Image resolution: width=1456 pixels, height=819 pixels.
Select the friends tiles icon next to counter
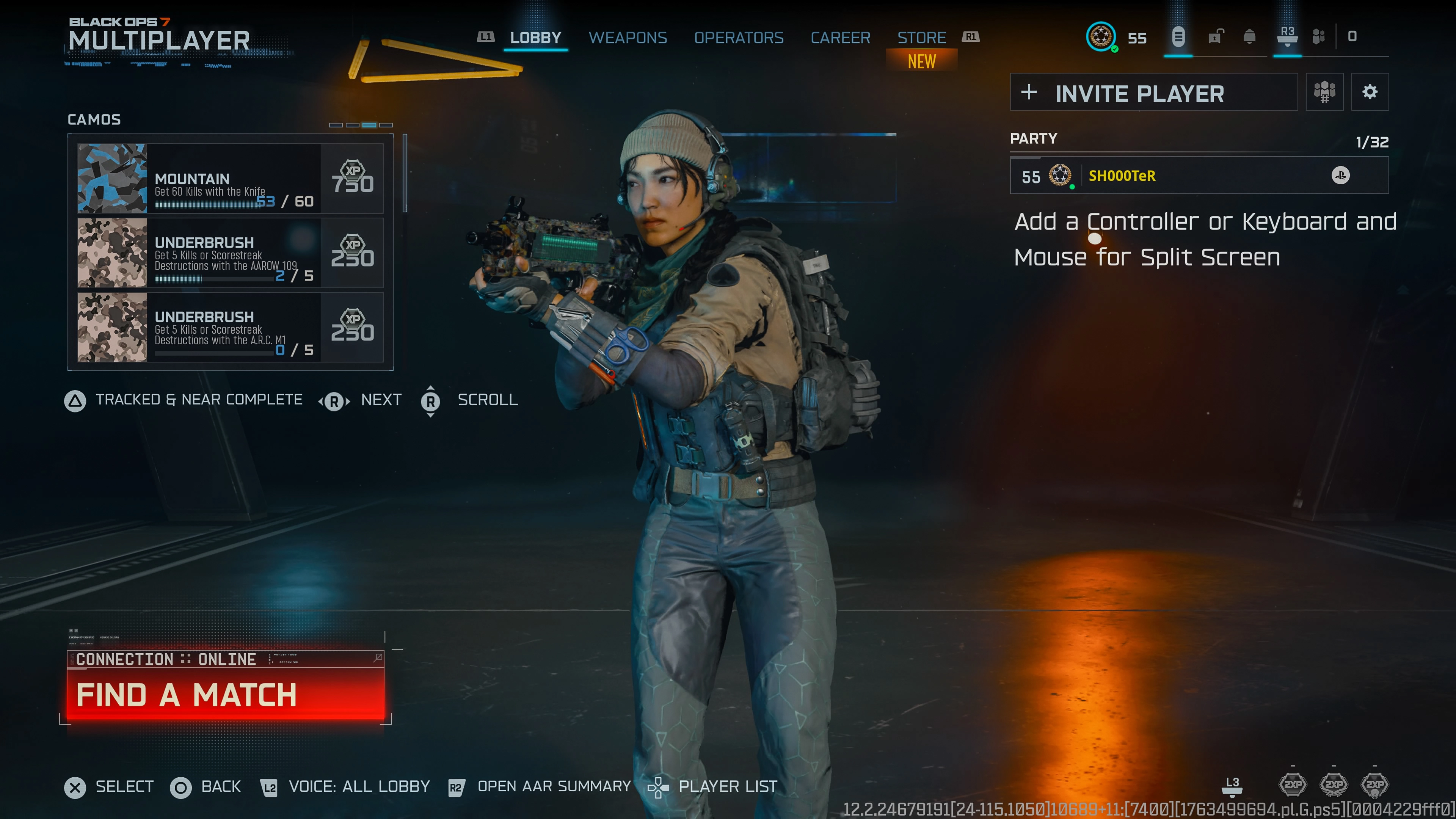(x=1319, y=37)
